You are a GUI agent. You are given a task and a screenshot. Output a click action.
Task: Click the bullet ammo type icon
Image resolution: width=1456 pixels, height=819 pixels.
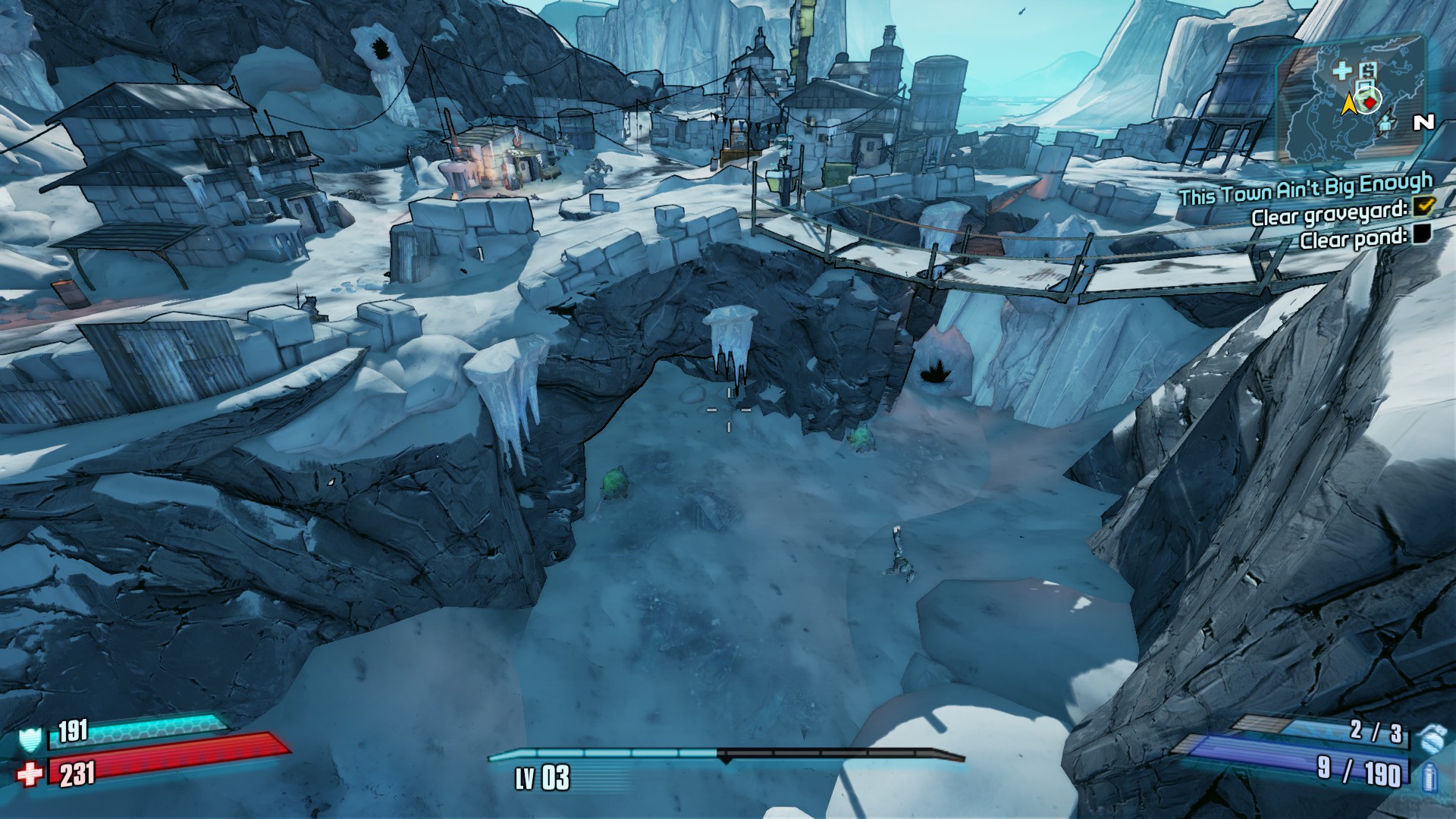(x=1430, y=776)
